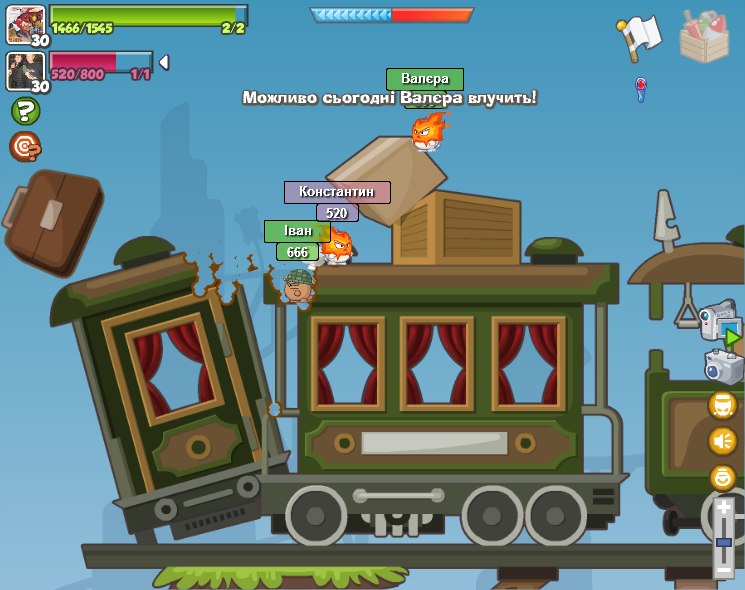Start video recording with camcorder icon
This screenshot has width=745, height=590.
(x=720, y=322)
